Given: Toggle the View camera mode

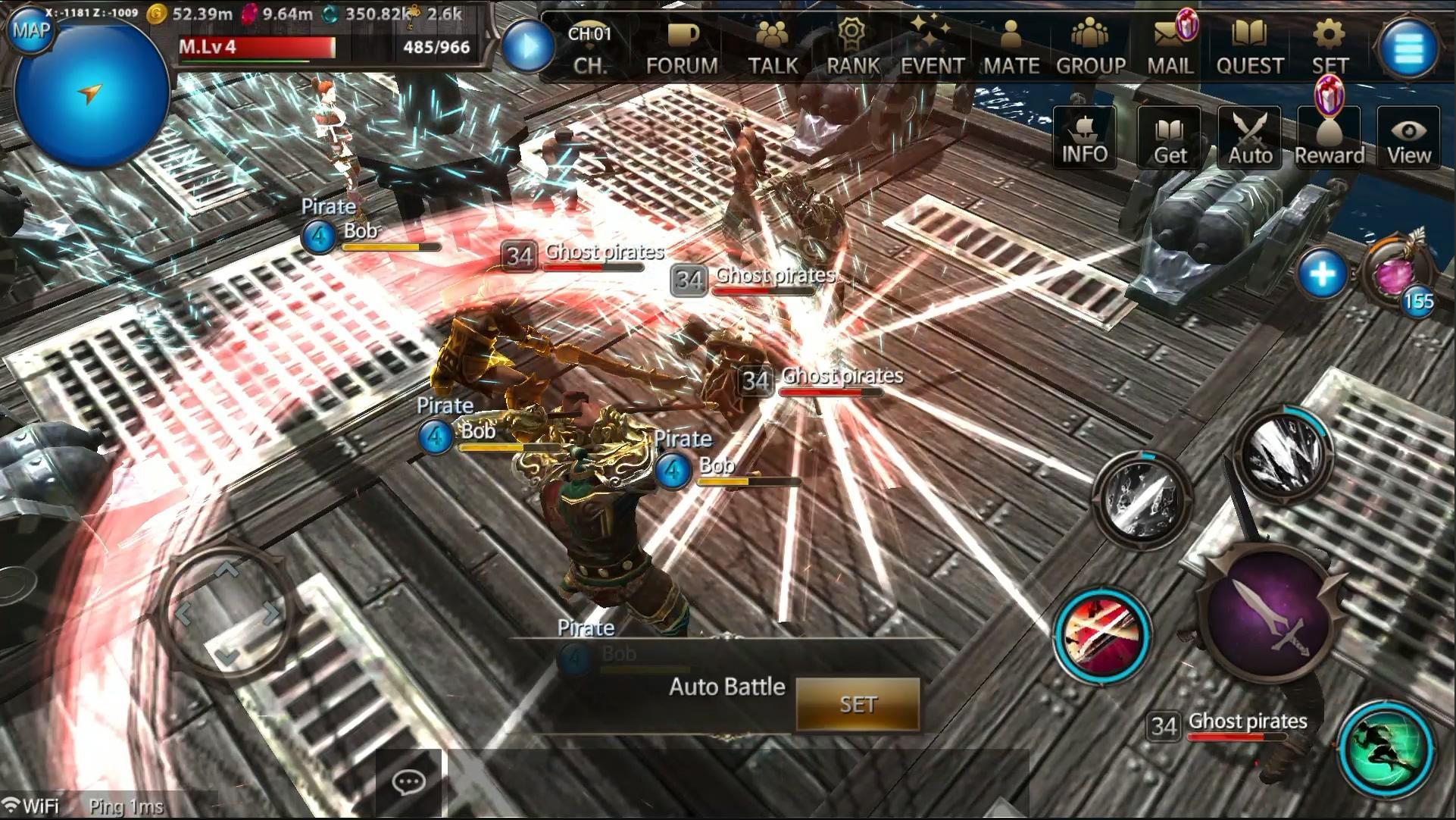Looking at the screenshot, I should [1408, 138].
